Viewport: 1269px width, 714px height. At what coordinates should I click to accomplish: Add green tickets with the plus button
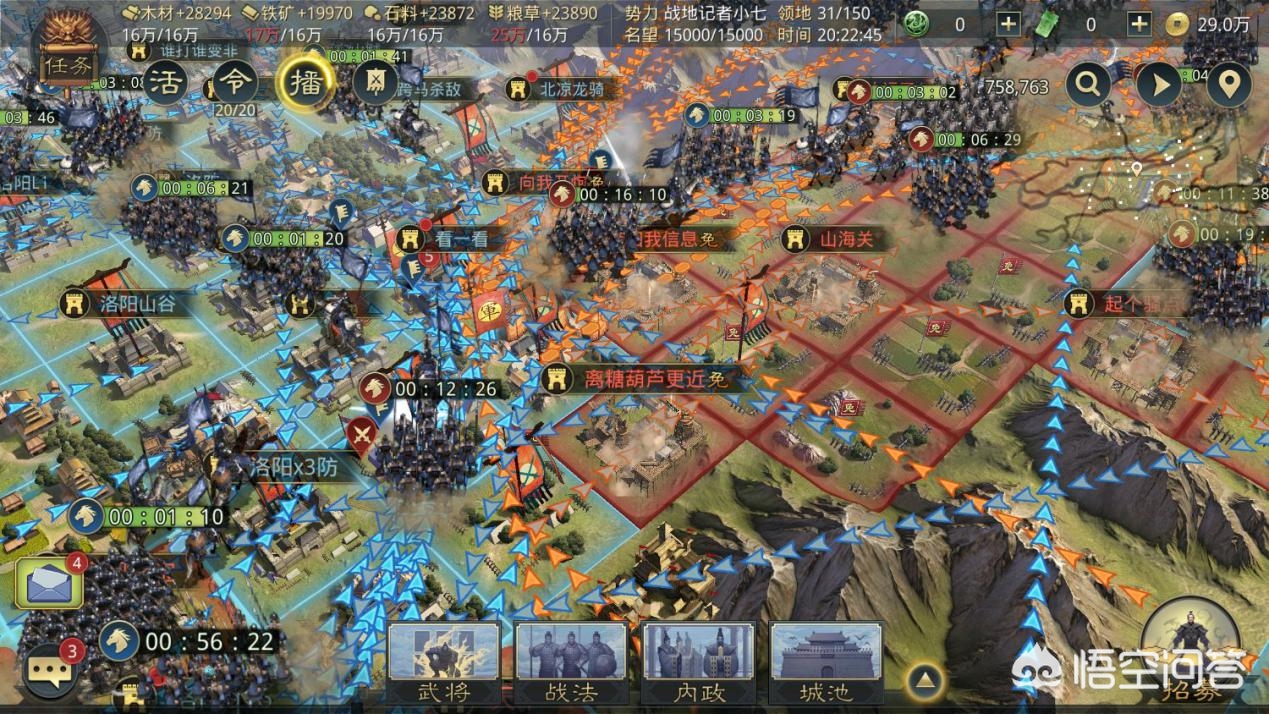tap(1138, 24)
